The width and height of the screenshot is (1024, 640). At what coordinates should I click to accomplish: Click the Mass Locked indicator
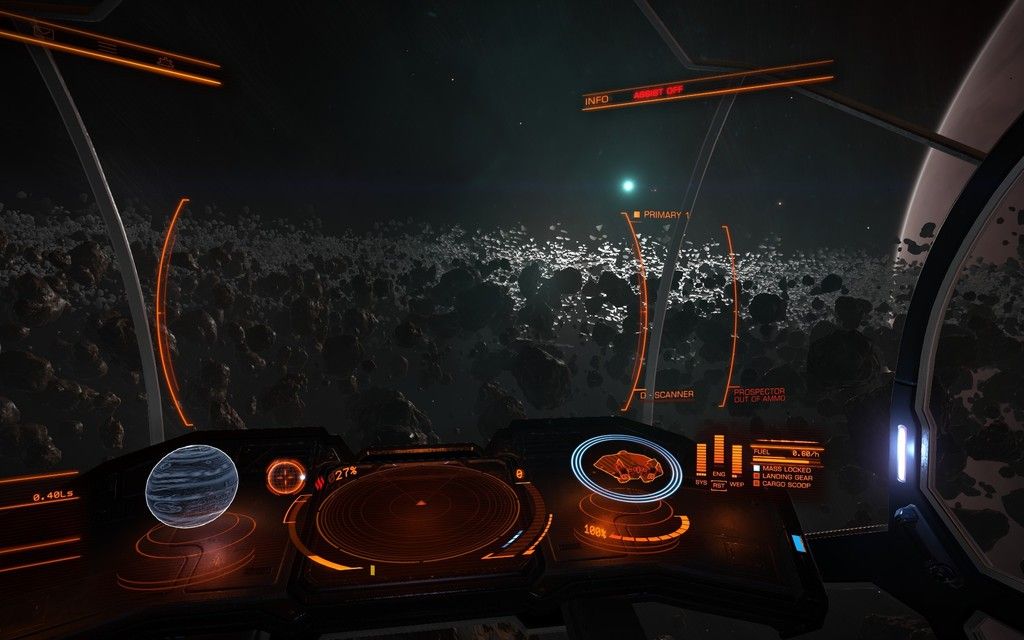click(785, 468)
